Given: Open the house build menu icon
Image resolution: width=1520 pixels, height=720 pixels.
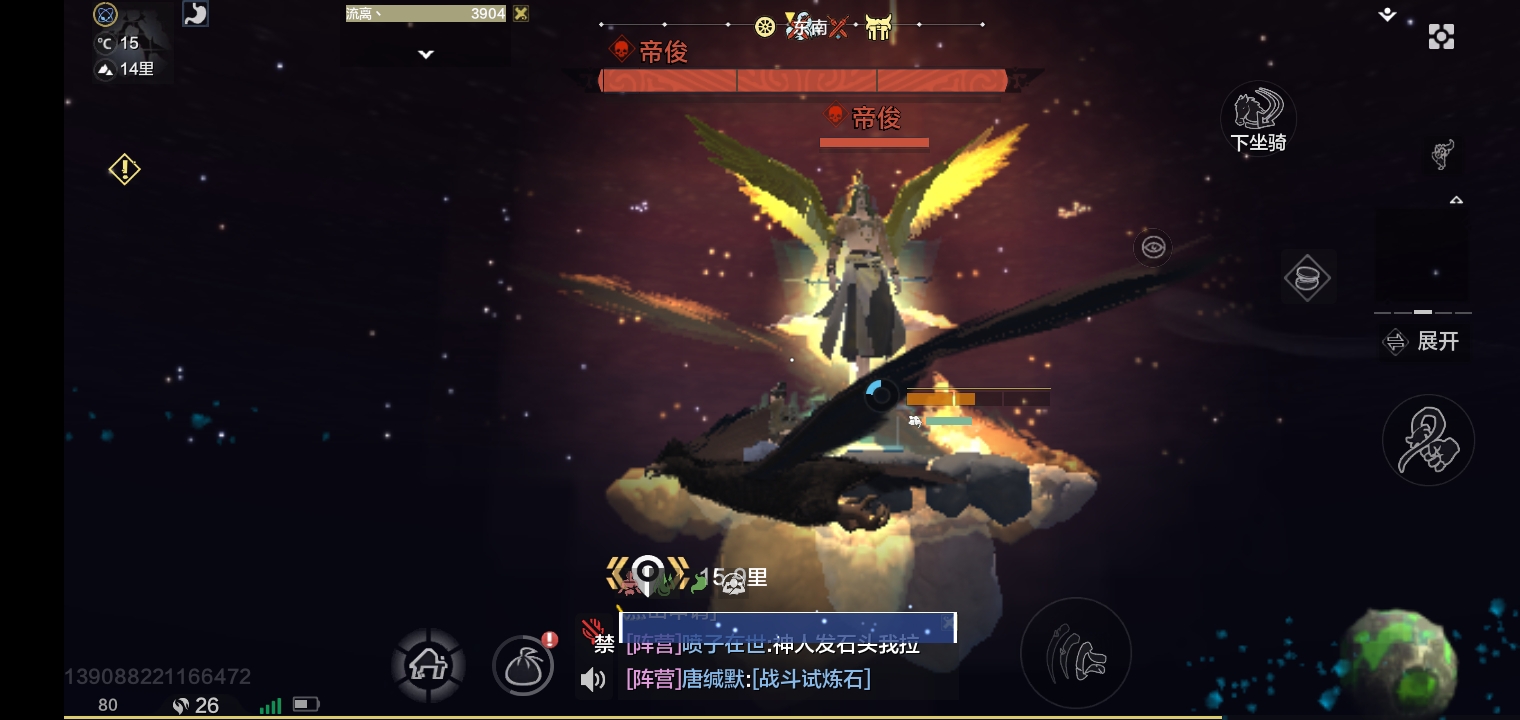Looking at the screenshot, I should point(428,664).
